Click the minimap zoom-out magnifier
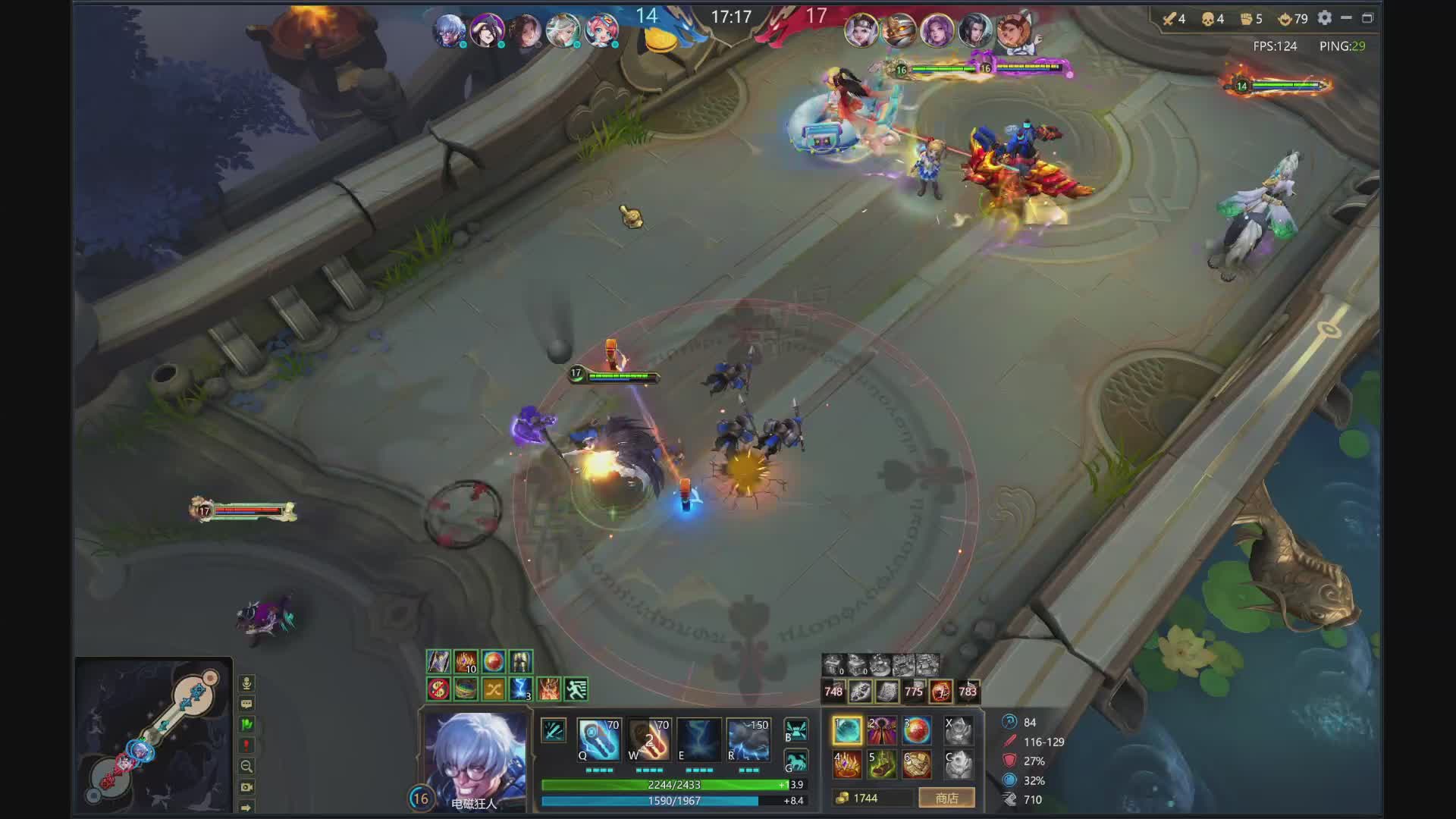The height and width of the screenshot is (819, 1456). tap(246, 766)
